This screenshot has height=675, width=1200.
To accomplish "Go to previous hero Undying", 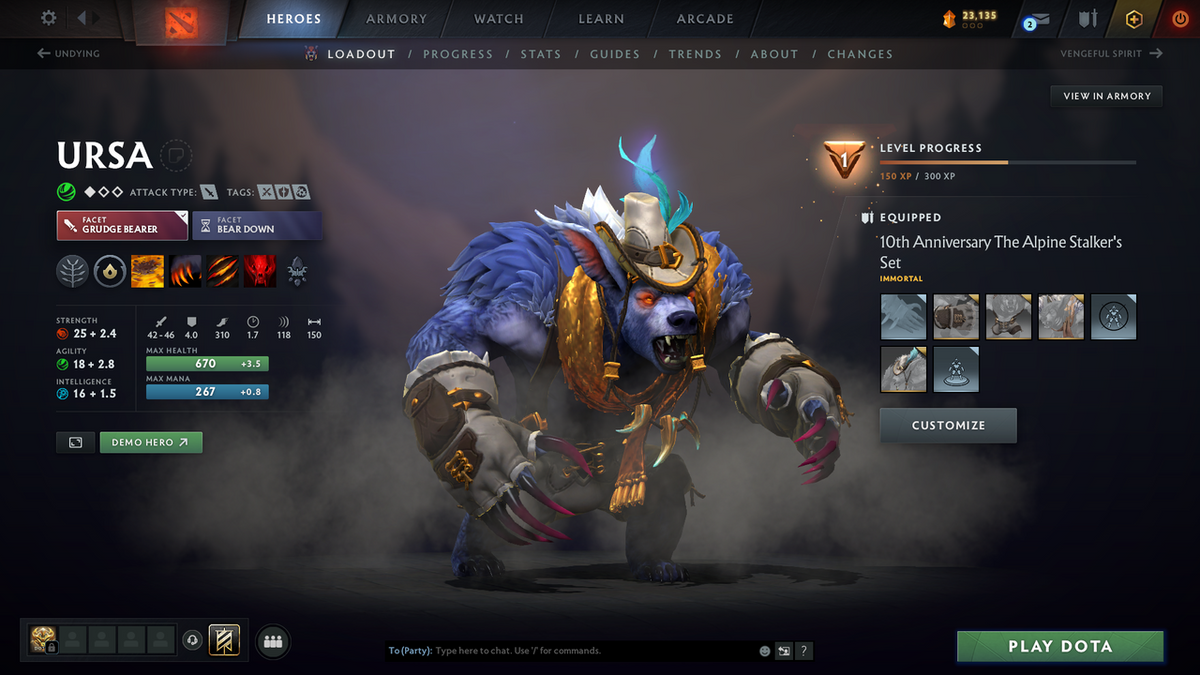I will pyautogui.click(x=68, y=54).
